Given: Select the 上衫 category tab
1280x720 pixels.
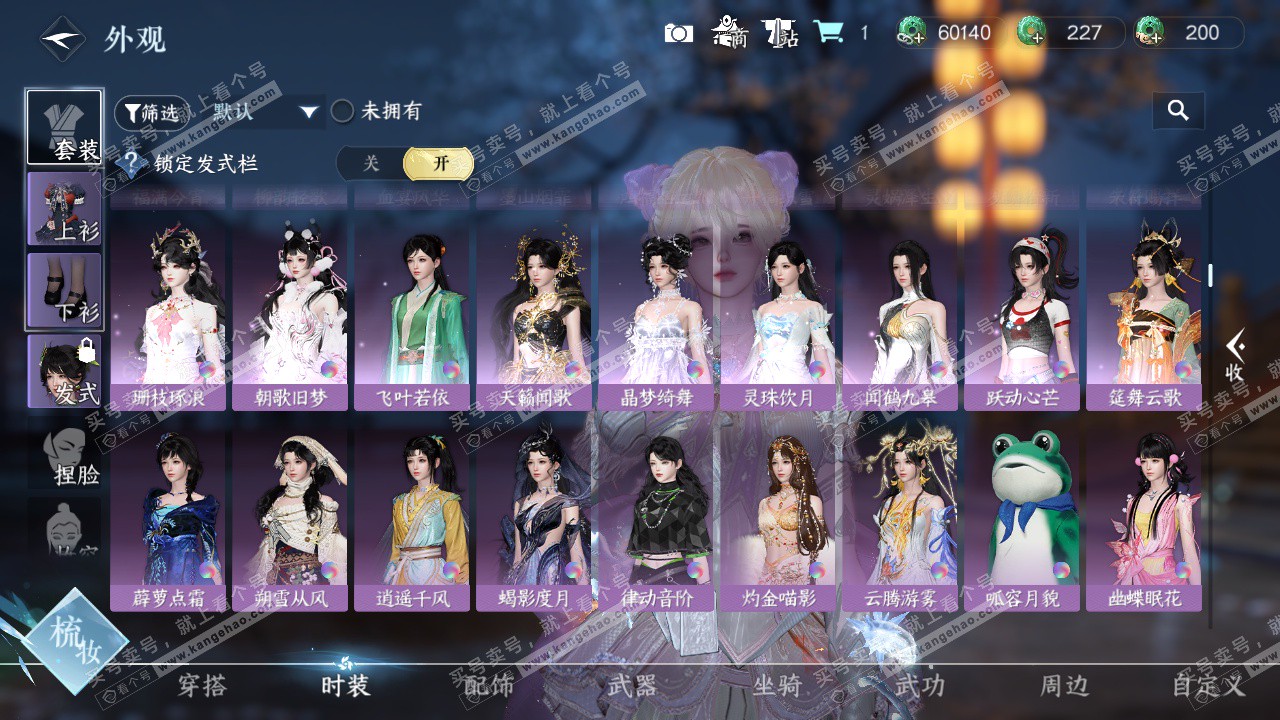Looking at the screenshot, I should coord(65,208).
